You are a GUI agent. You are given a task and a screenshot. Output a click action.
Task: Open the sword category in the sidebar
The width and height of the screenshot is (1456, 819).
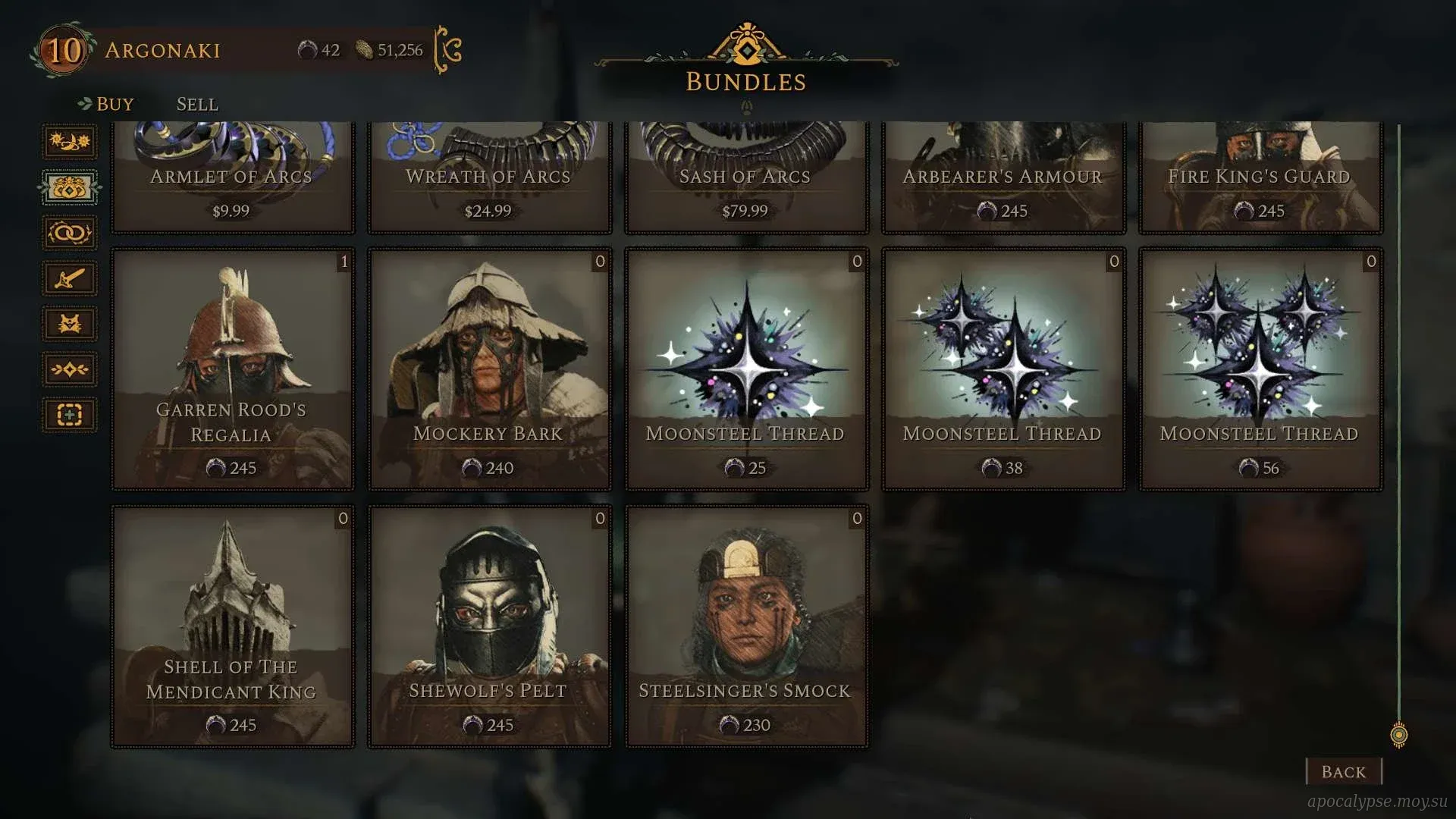[x=70, y=278]
